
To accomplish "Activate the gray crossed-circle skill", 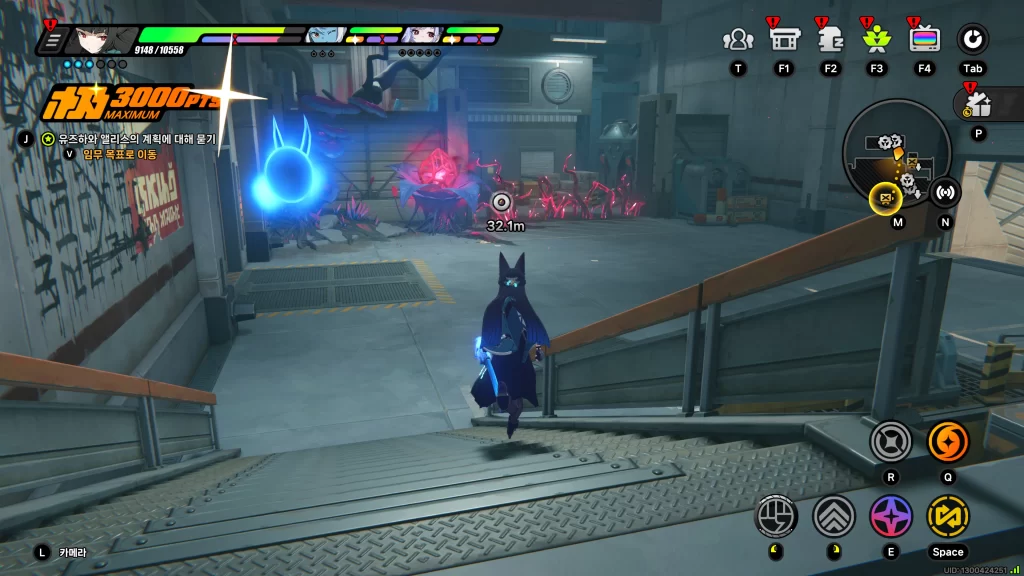I will click(889, 441).
